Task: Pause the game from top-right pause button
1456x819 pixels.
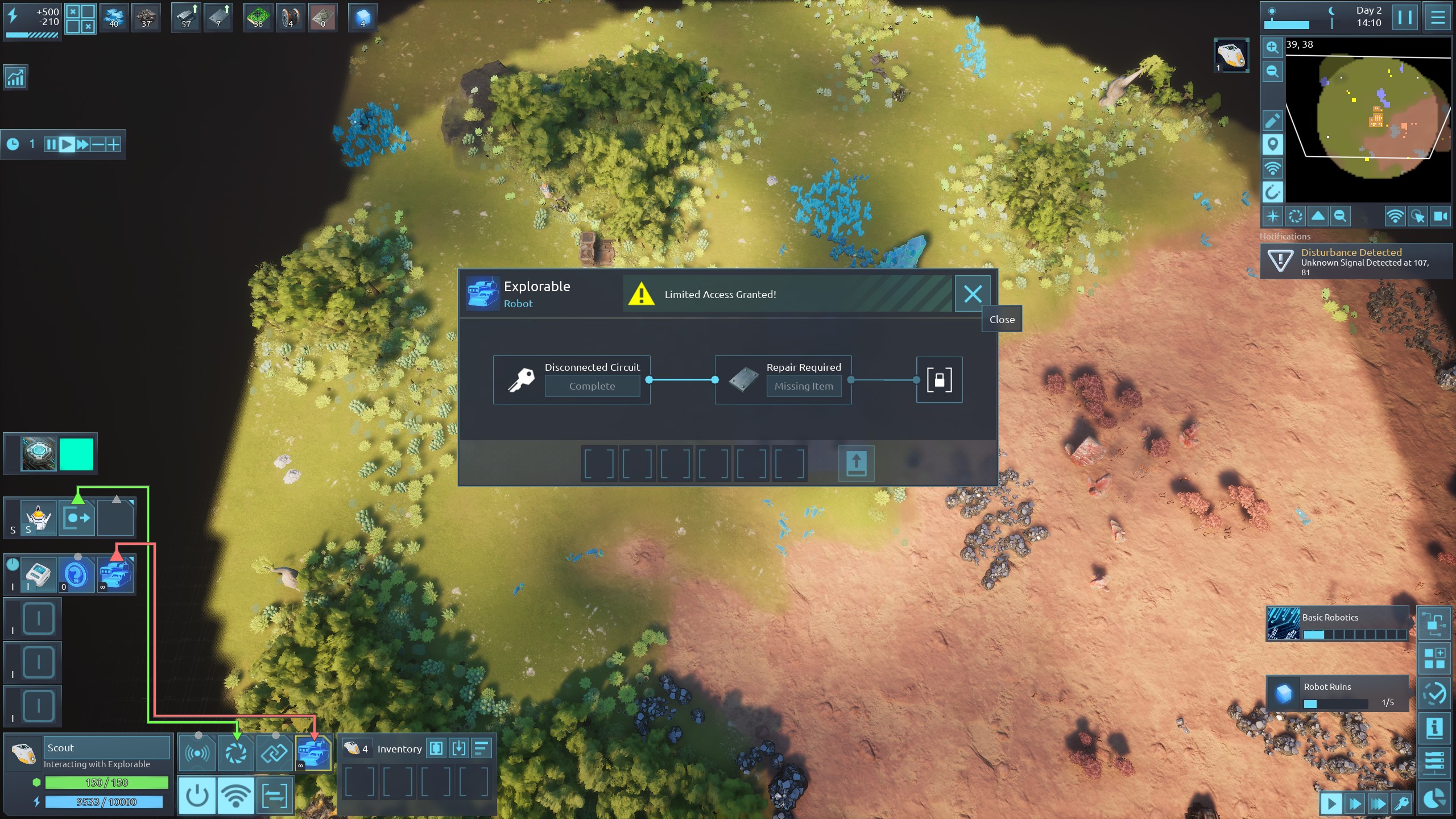Action: pyautogui.click(x=1404, y=17)
